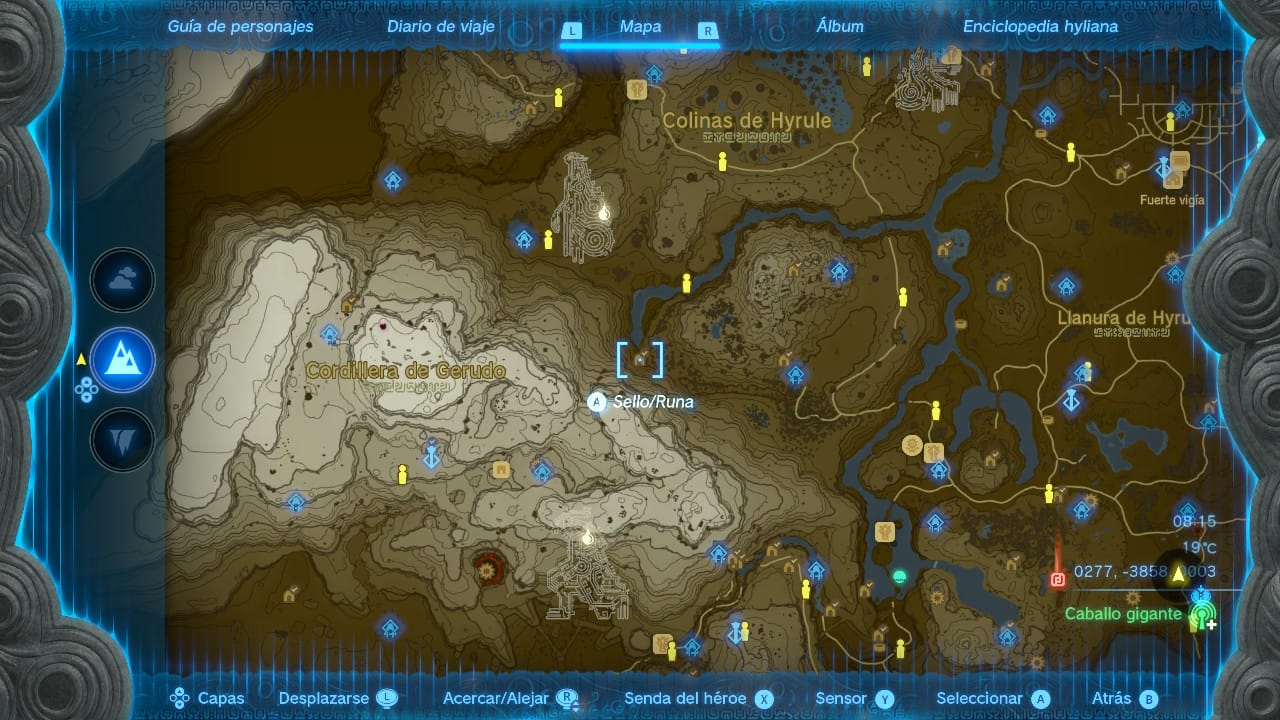1280x720 pixels.
Task: Select the red swirl marker on the map
Action: pyautogui.click(x=488, y=566)
